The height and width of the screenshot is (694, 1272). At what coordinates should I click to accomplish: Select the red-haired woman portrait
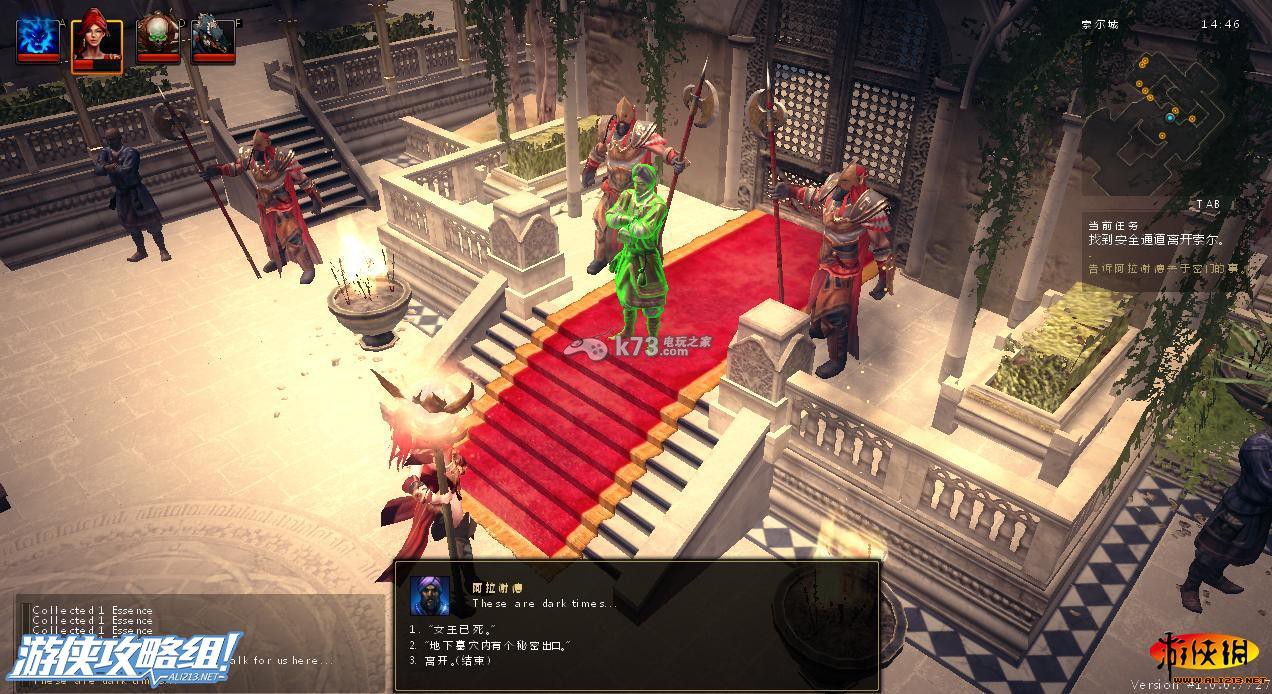[97, 40]
